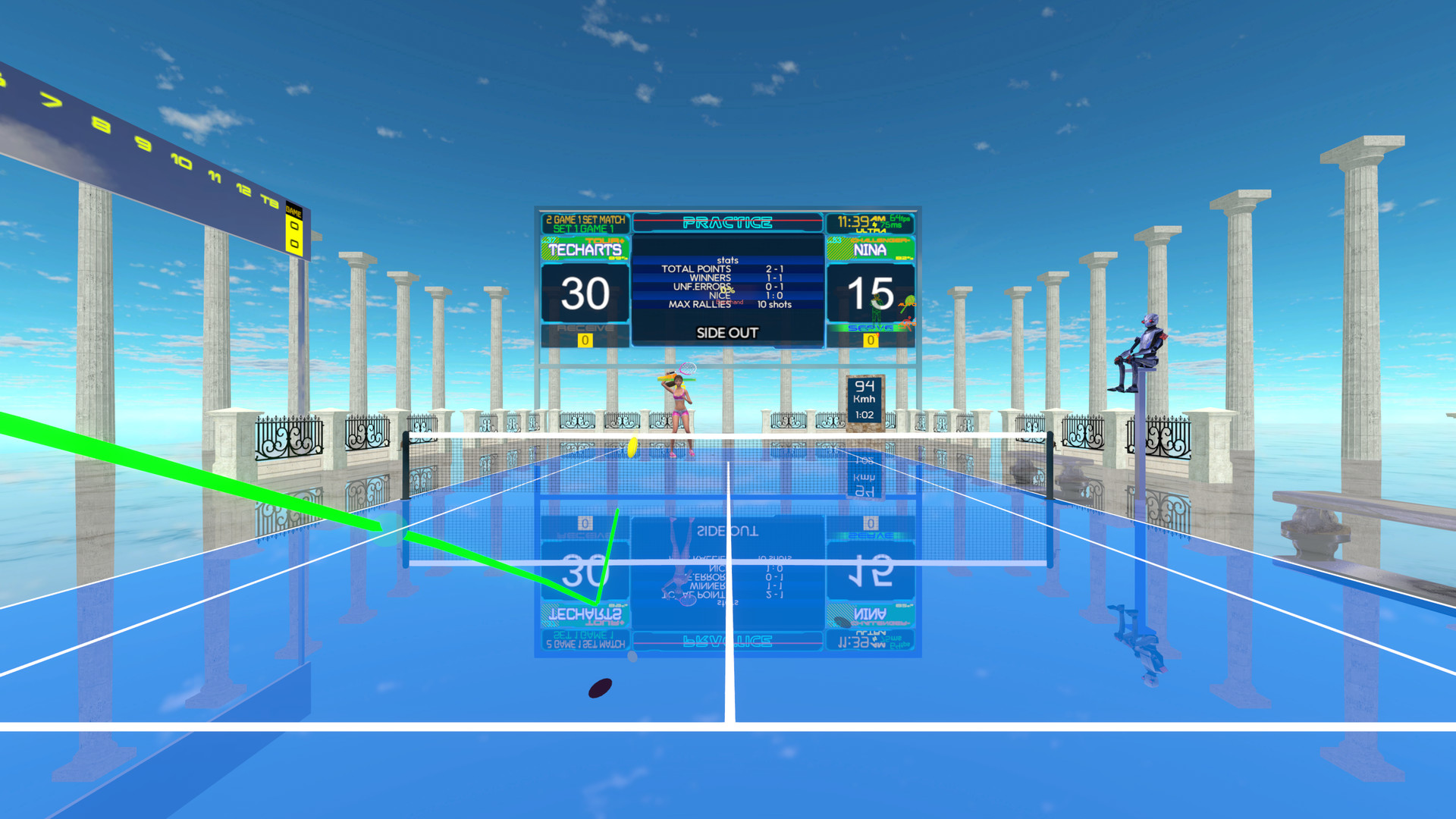The height and width of the screenshot is (819, 1456).
Task: Select the racket icon beside Nina's score
Action: pyautogui.click(x=909, y=299)
